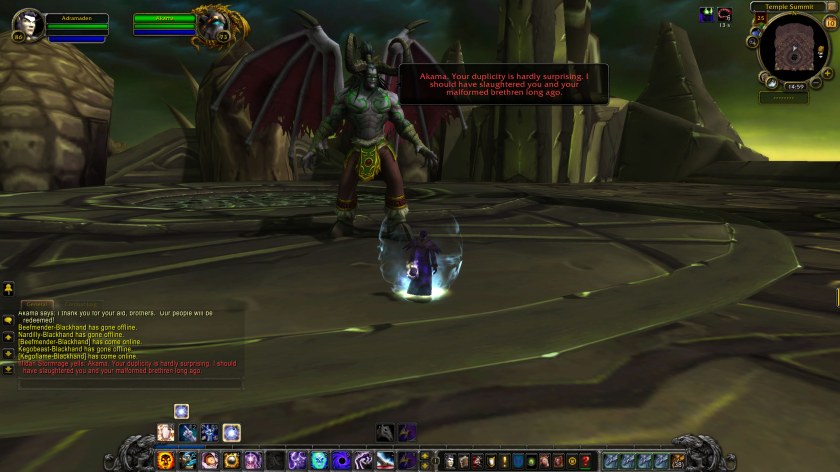Screen dimensions: 840x472
Task: Switch to the General chat tab
Action: 37,304
